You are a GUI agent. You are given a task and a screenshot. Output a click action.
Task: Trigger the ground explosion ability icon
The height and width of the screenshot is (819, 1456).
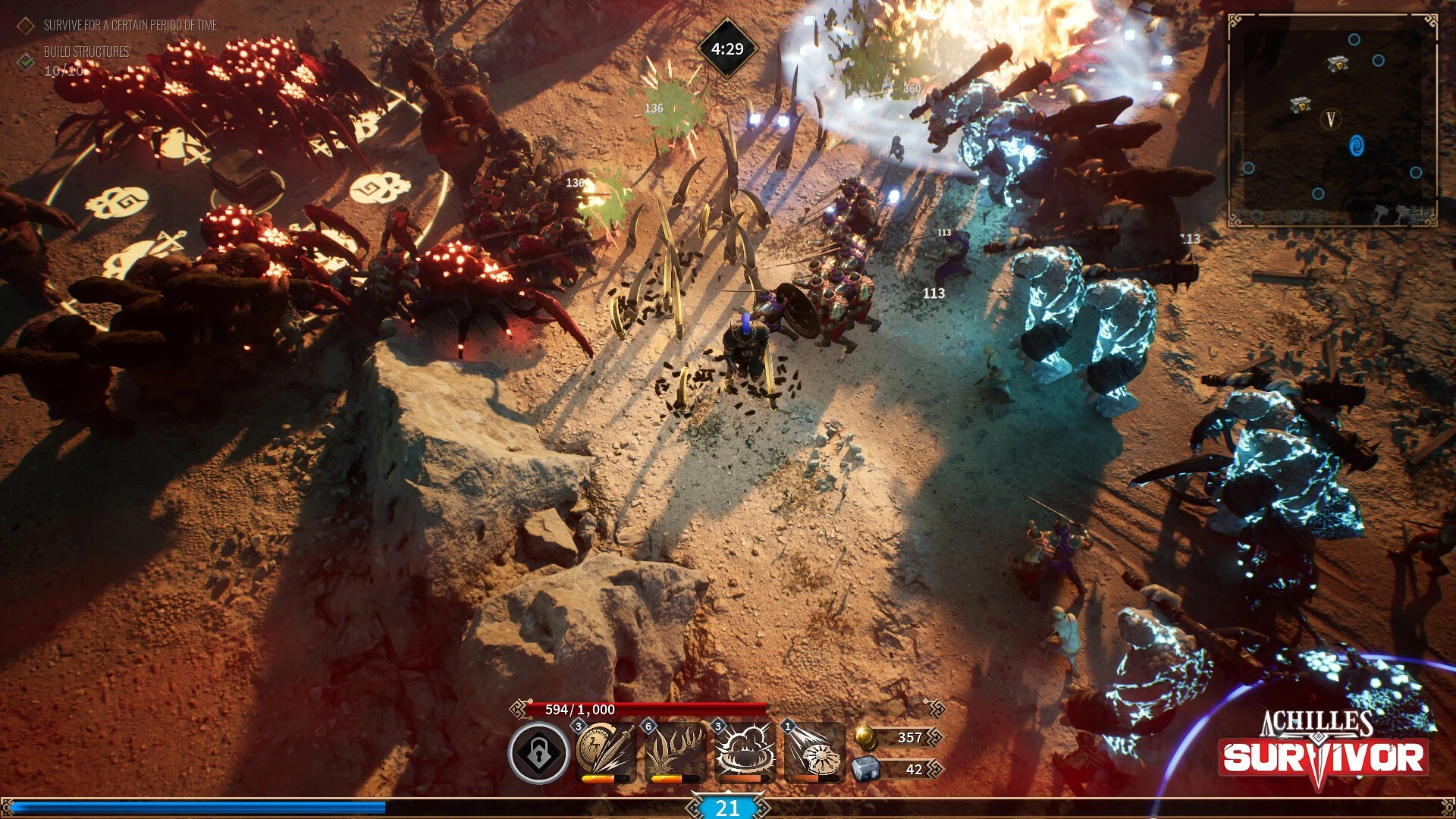[x=745, y=751]
